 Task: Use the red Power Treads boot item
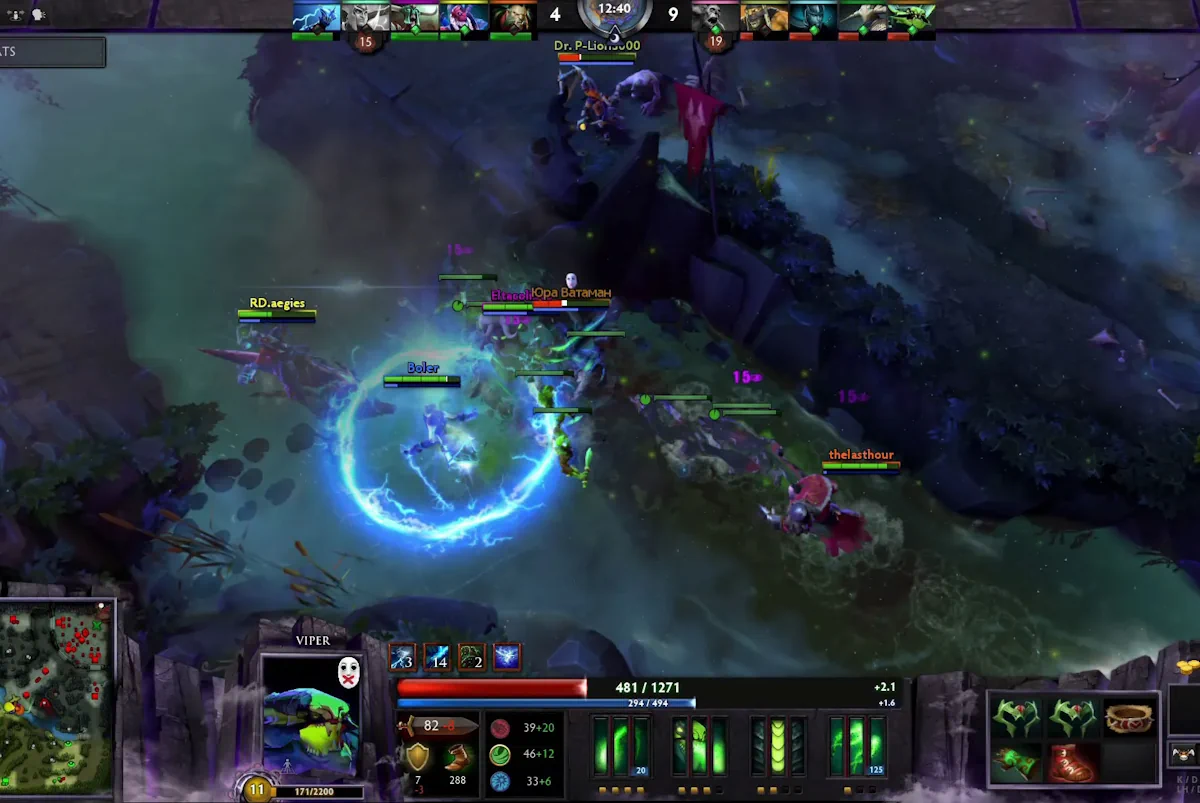click(x=1074, y=762)
